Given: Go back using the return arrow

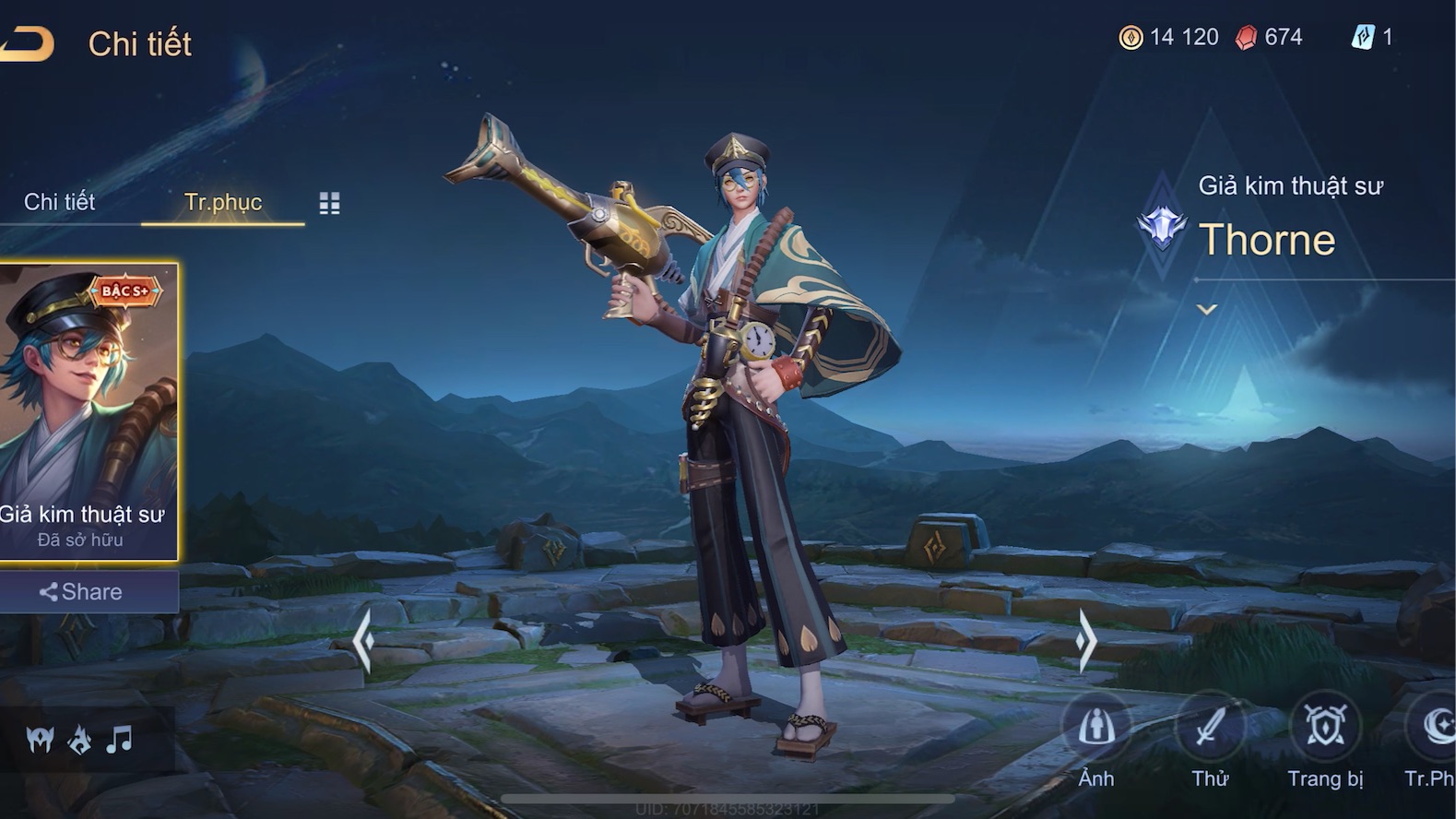Looking at the screenshot, I should 28,43.
